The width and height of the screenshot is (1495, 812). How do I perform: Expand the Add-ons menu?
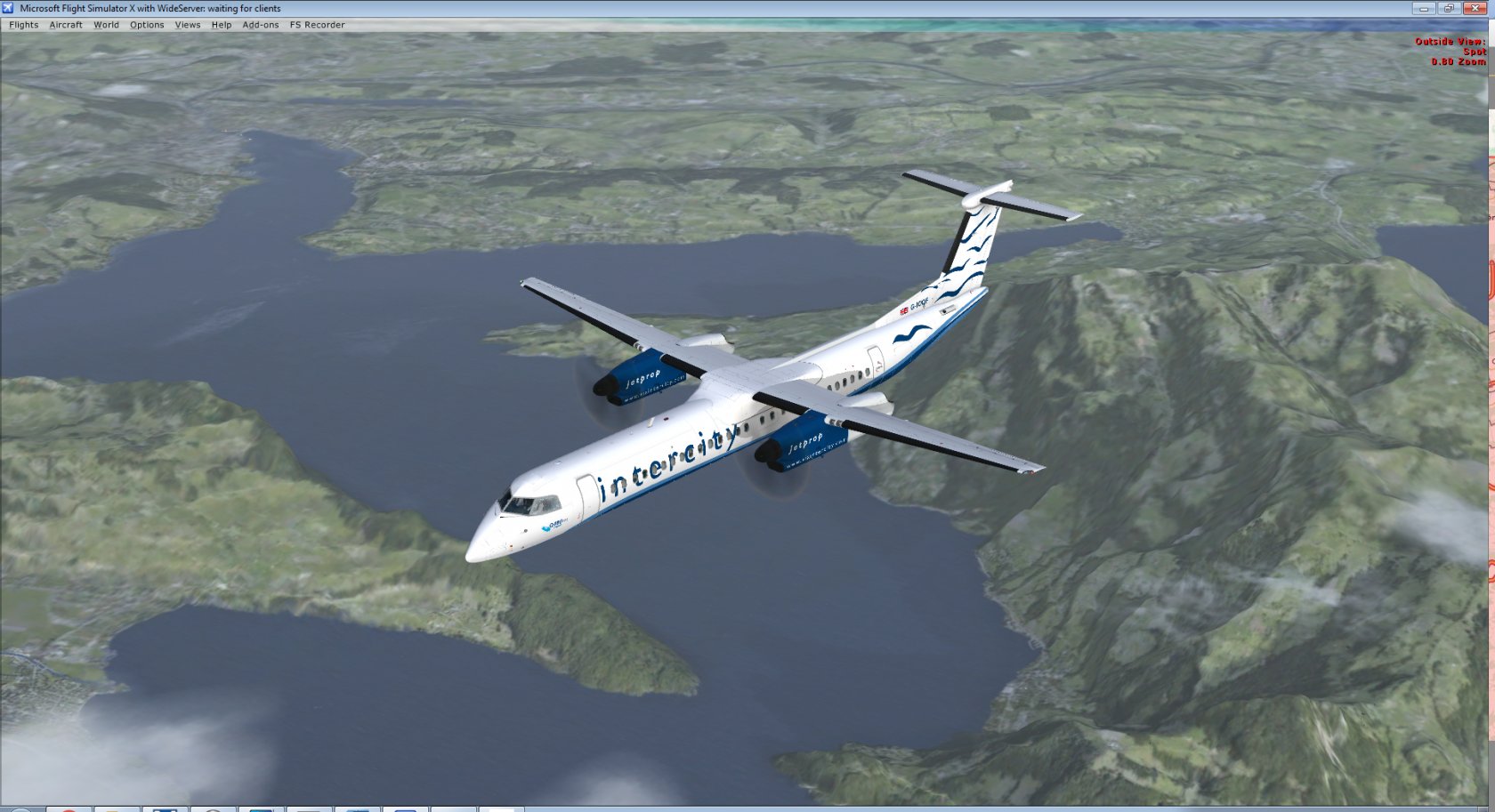coord(261,25)
